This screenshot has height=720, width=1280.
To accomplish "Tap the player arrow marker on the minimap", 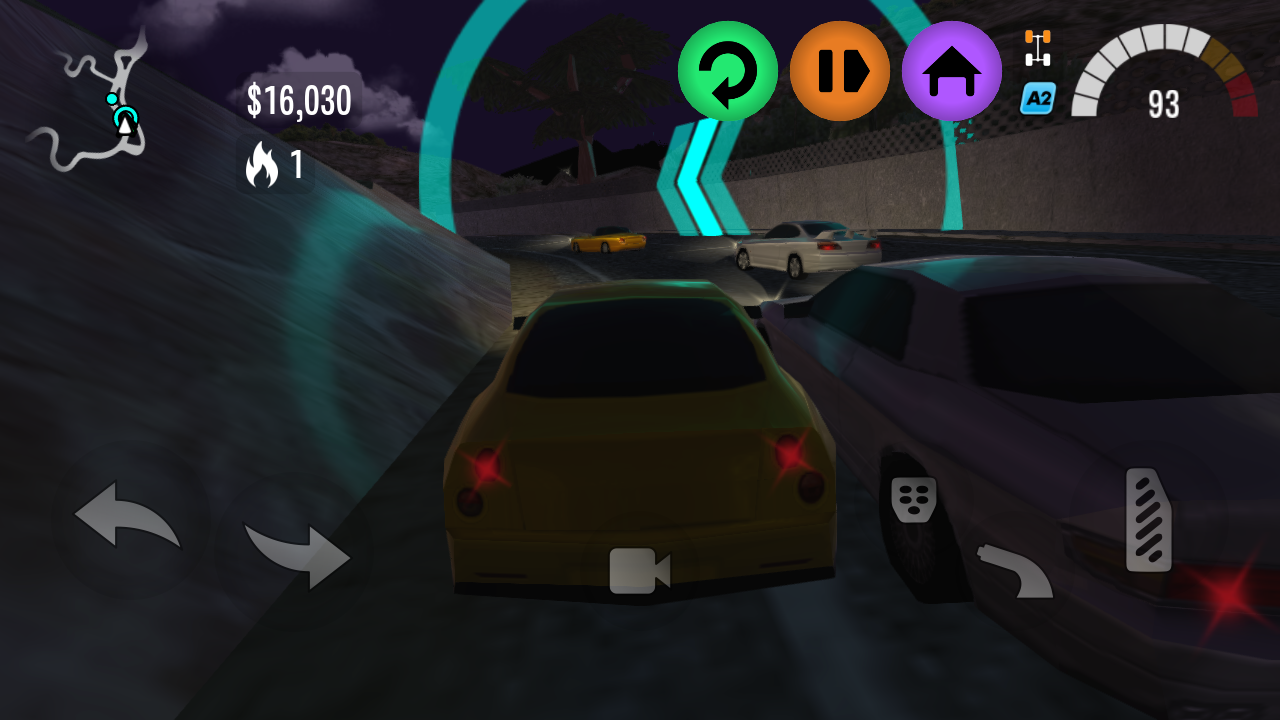I will [125, 126].
